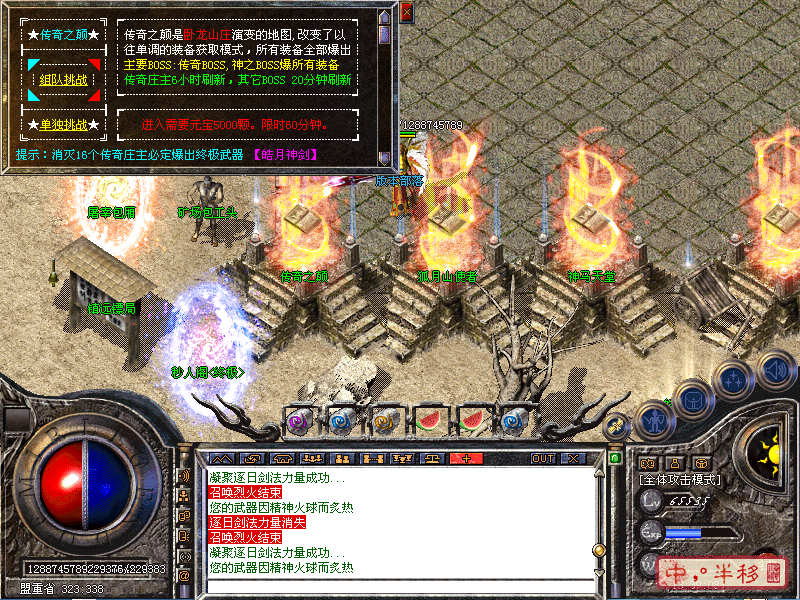Click the chat message input field
Screen dimensions: 800x600
pyautogui.click(x=400, y=585)
